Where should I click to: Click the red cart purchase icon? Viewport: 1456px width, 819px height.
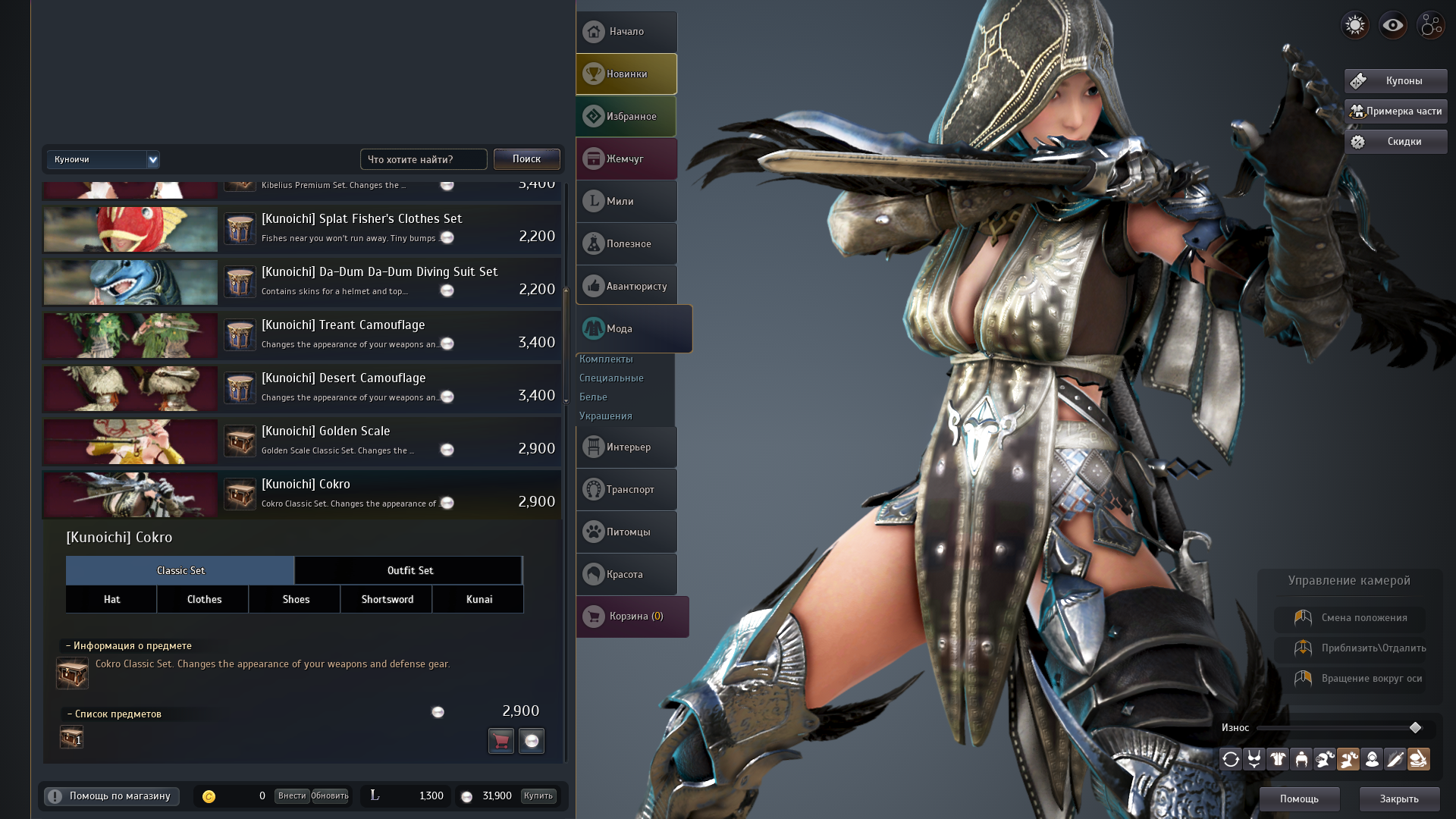click(500, 741)
